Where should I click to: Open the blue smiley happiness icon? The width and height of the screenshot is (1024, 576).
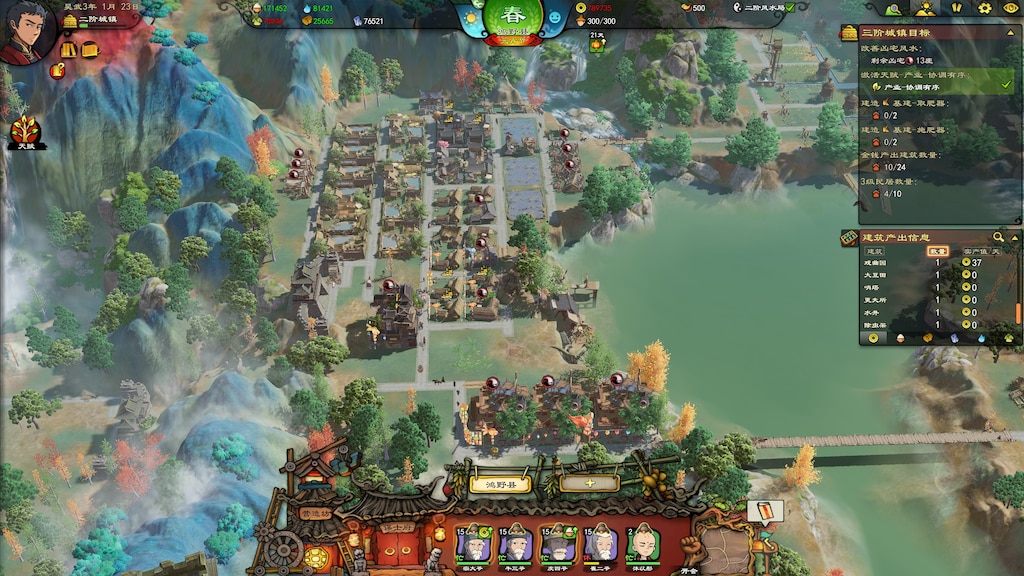[x=556, y=18]
